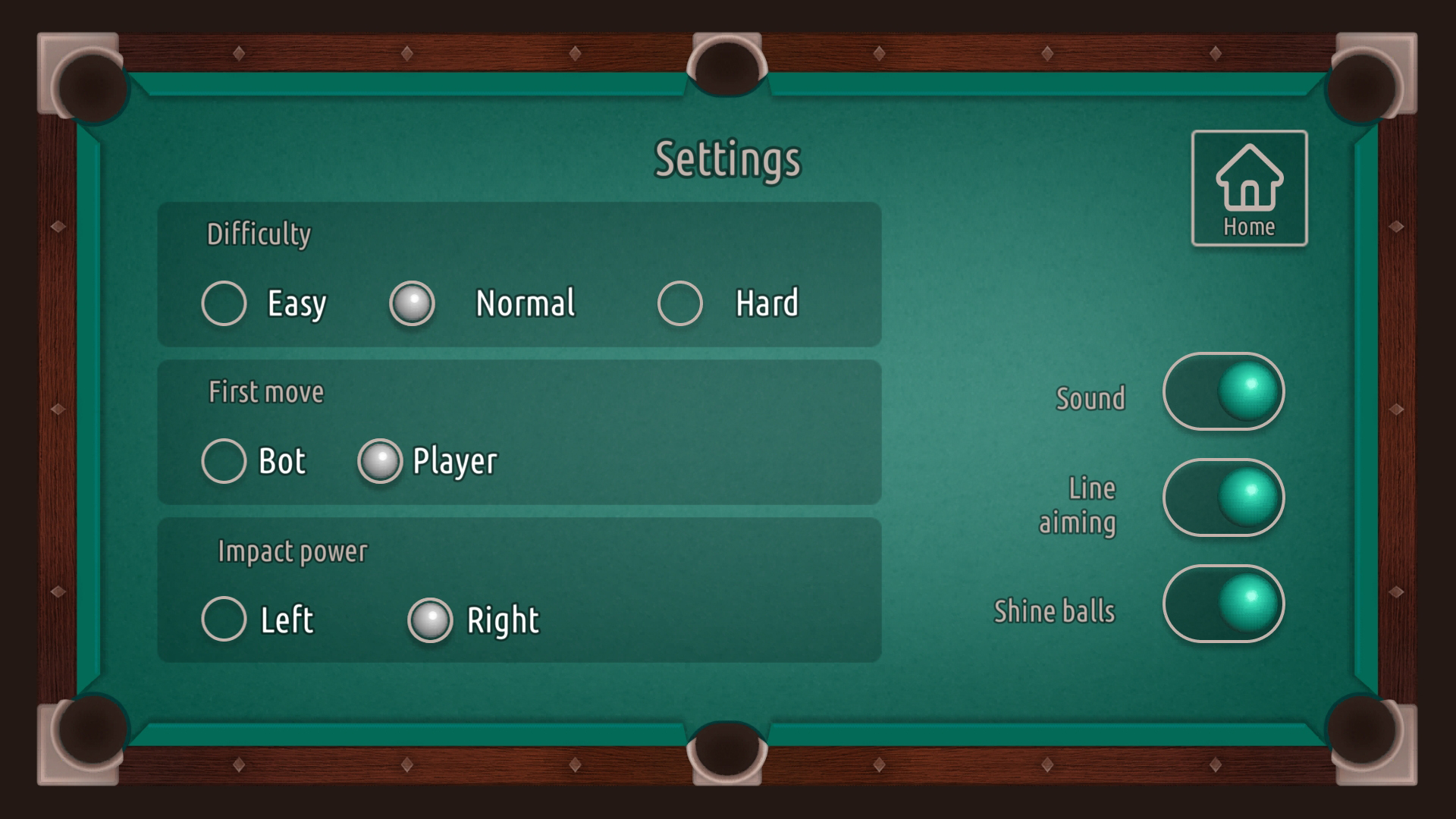Click the Impact power section label
1456x819 pixels.
click(293, 551)
